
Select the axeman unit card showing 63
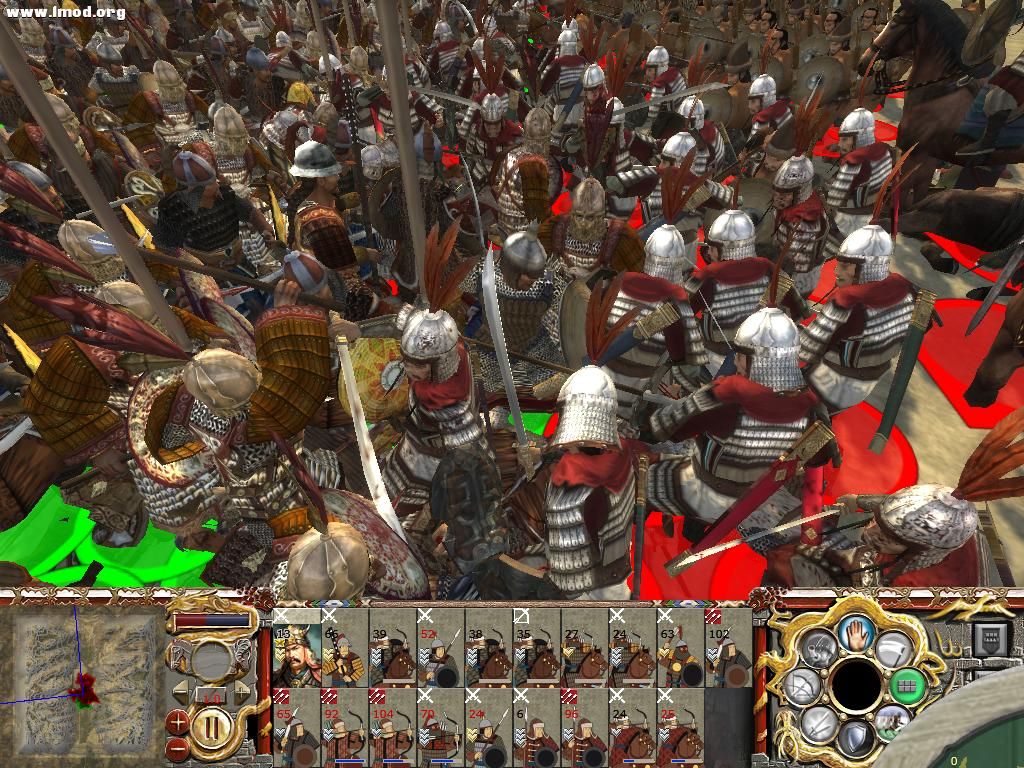click(x=680, y=648)
